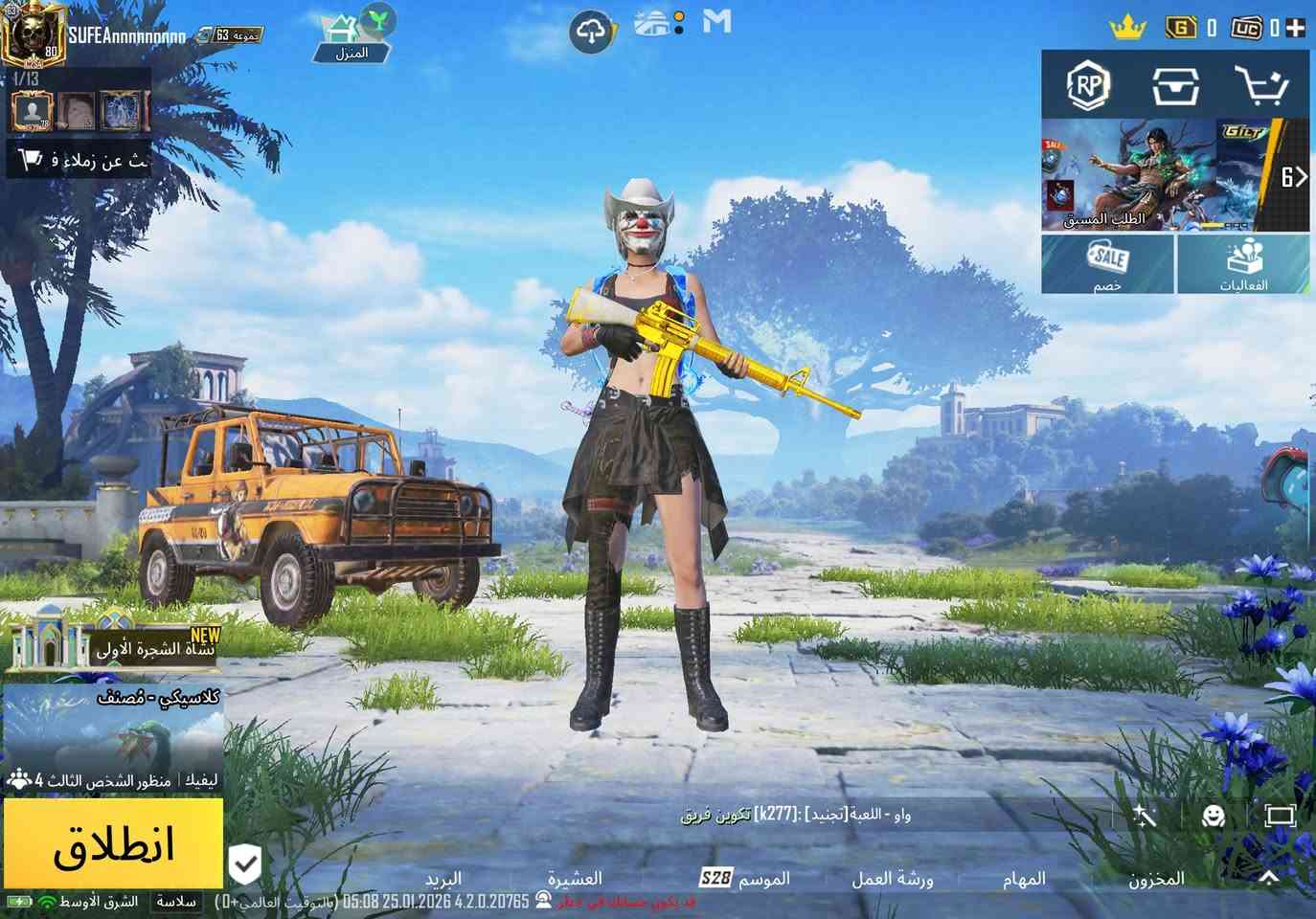Screen dimensions: 1316x919
Task: Click the SUFEA player profile avatar
Action: pyautogui.click(x=35, y=35)
